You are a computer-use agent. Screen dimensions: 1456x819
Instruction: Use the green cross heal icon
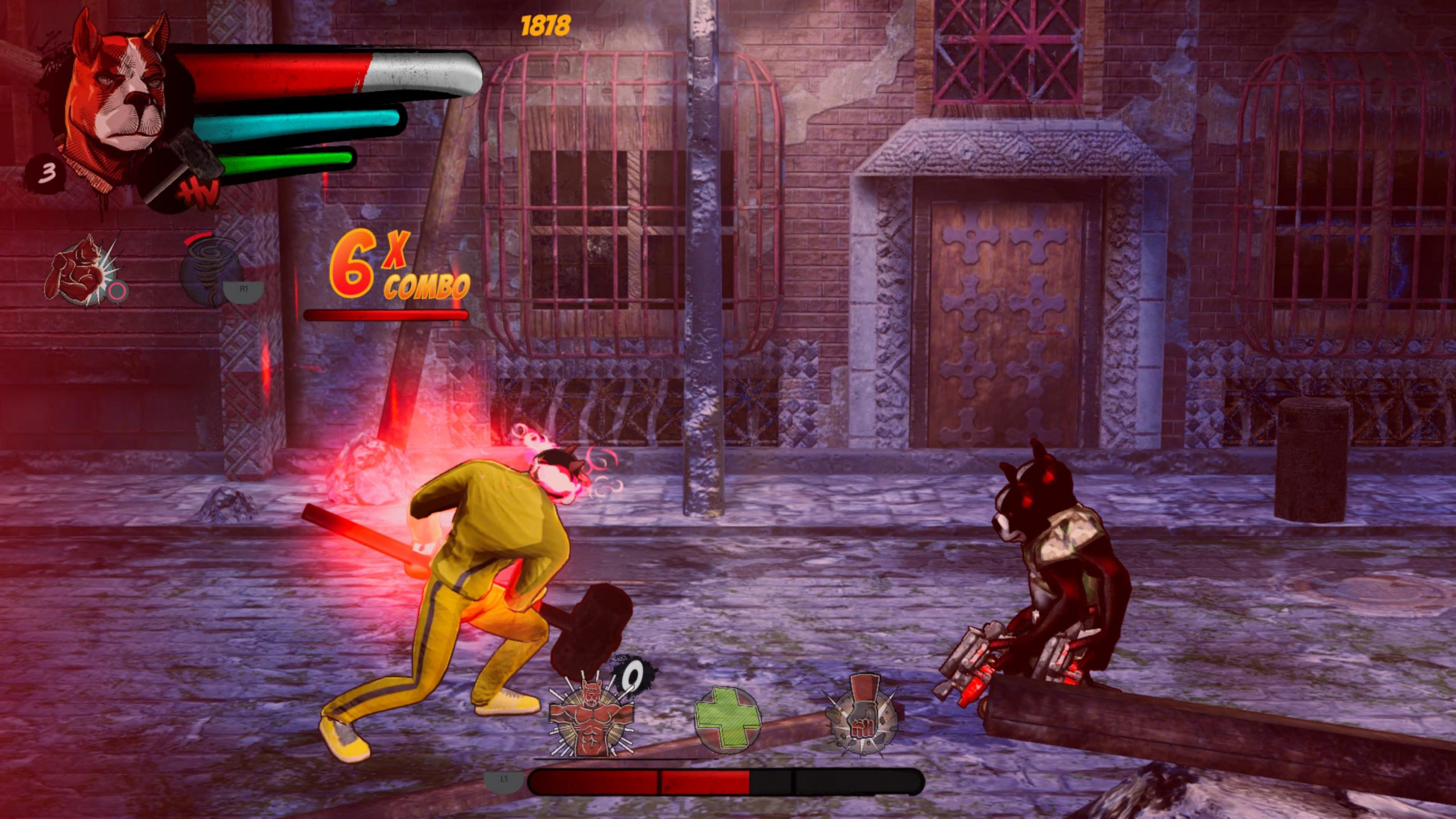pyautogui.click(x=727, y=721)
